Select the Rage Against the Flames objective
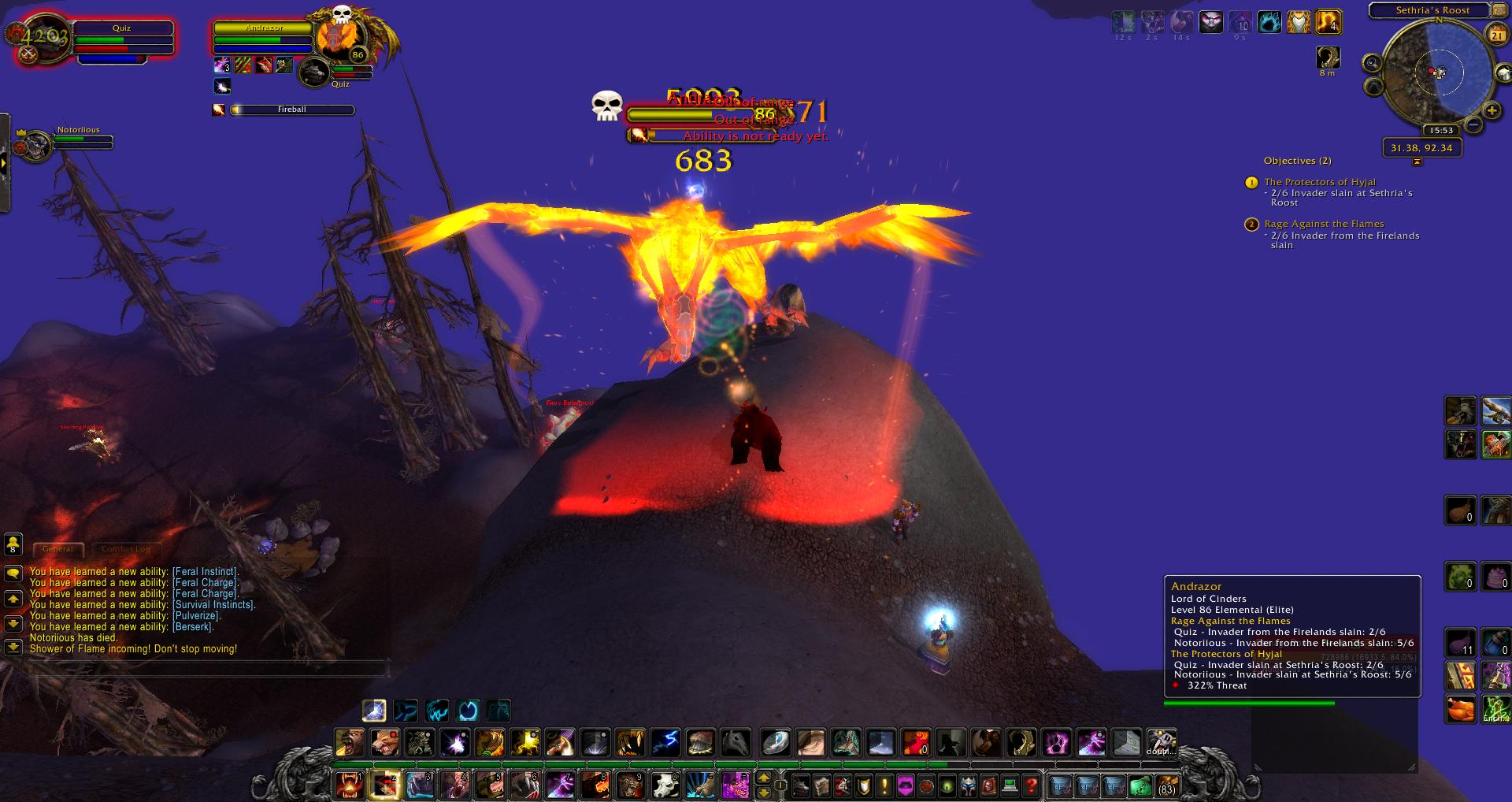 point(1324,224)
